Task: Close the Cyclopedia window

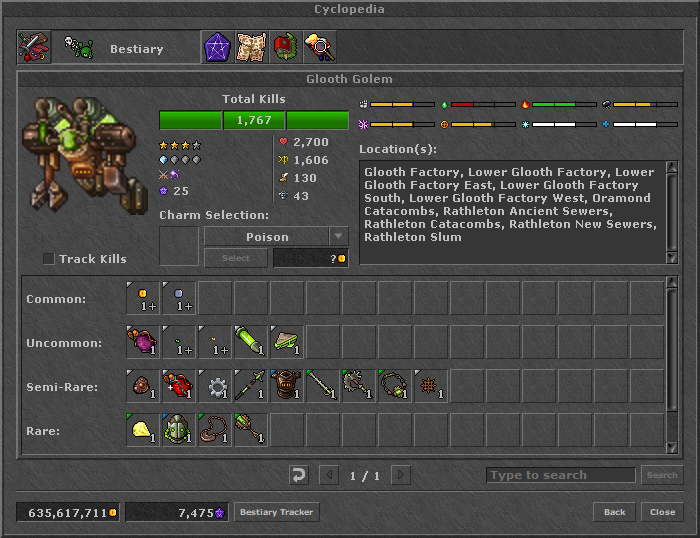Action: (662, 512)
